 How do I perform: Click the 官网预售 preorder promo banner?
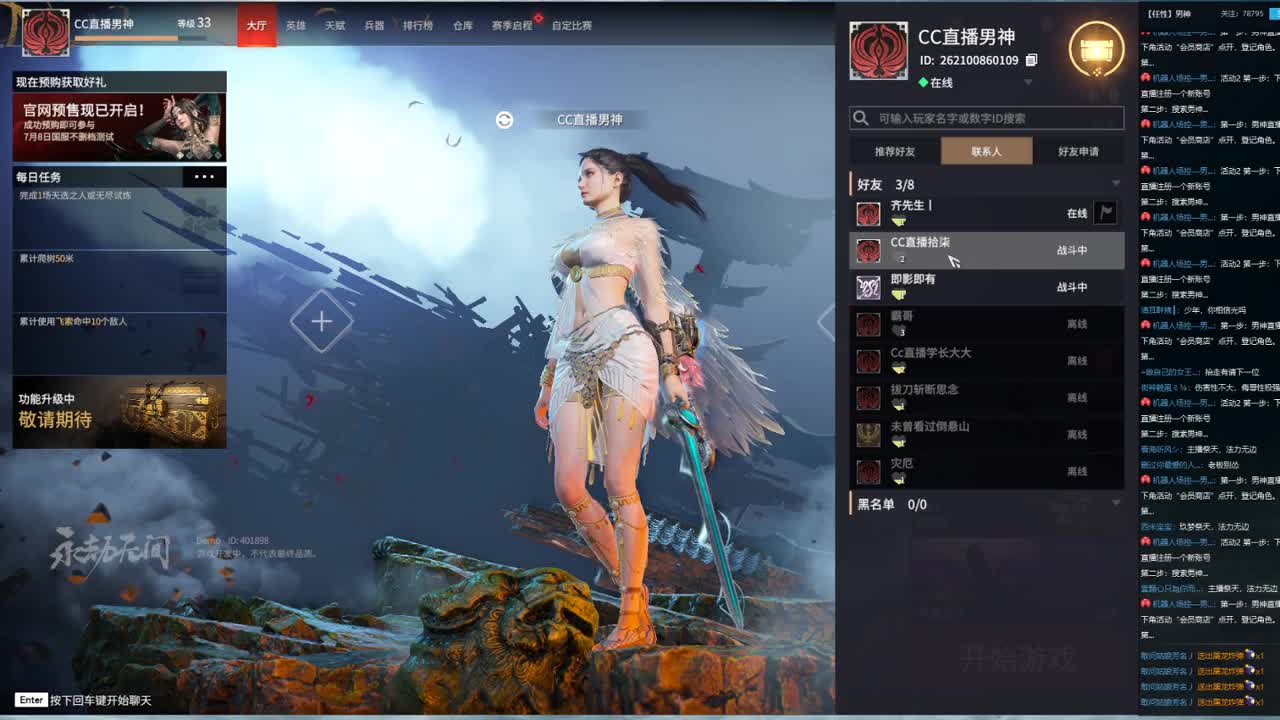[x=120, y=126]
